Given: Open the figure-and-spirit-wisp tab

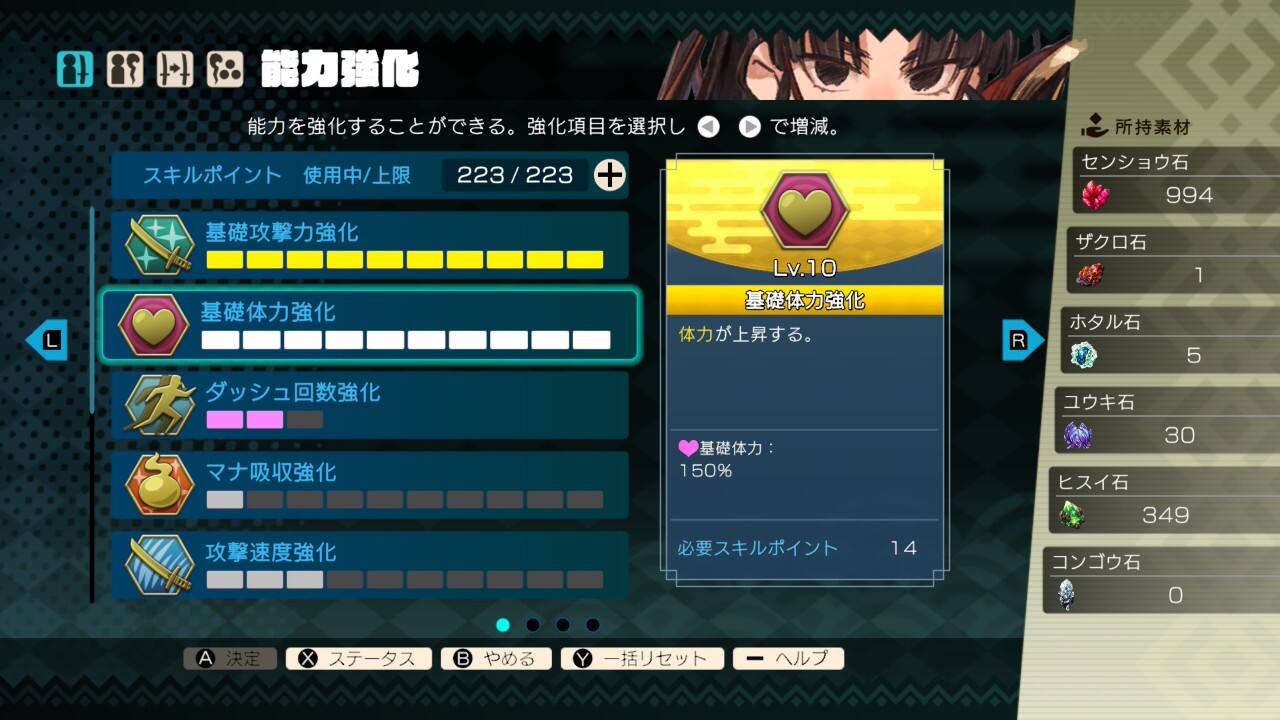Looking at the screenshot, I should pos(125,69).
